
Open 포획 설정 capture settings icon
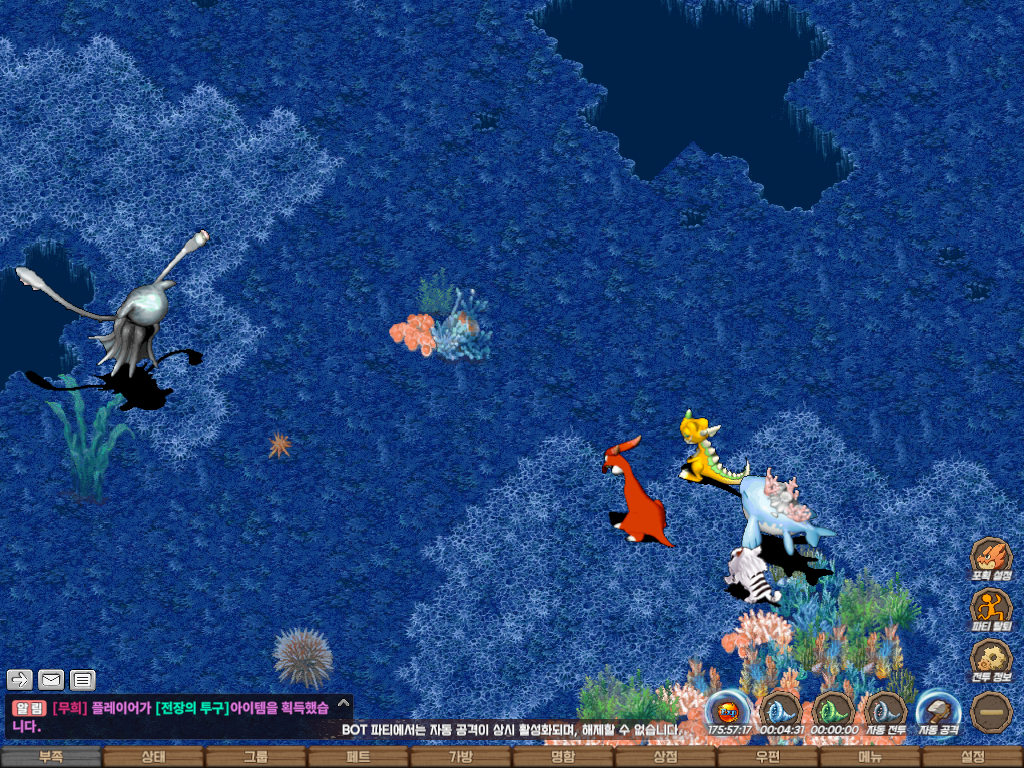991,557
